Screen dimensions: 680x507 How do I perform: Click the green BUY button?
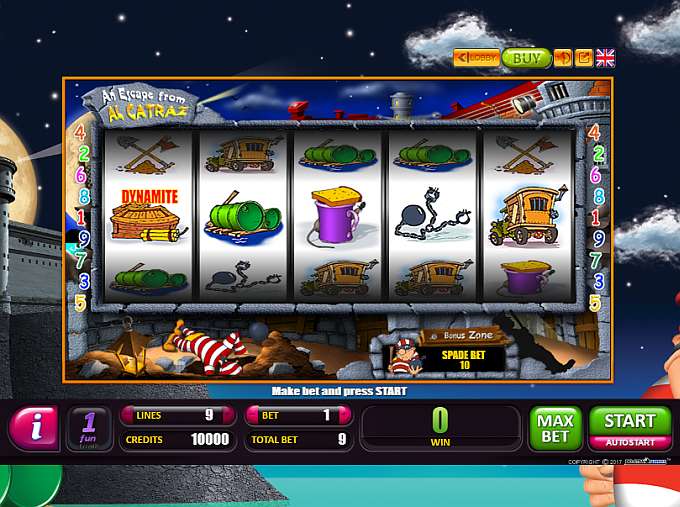coord(526,58)
